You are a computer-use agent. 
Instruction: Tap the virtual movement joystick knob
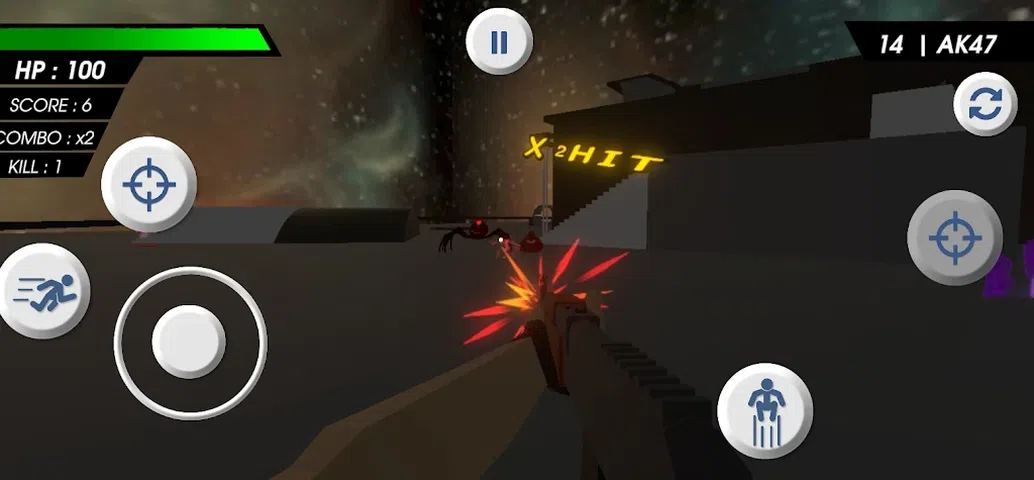pos(189,342)
